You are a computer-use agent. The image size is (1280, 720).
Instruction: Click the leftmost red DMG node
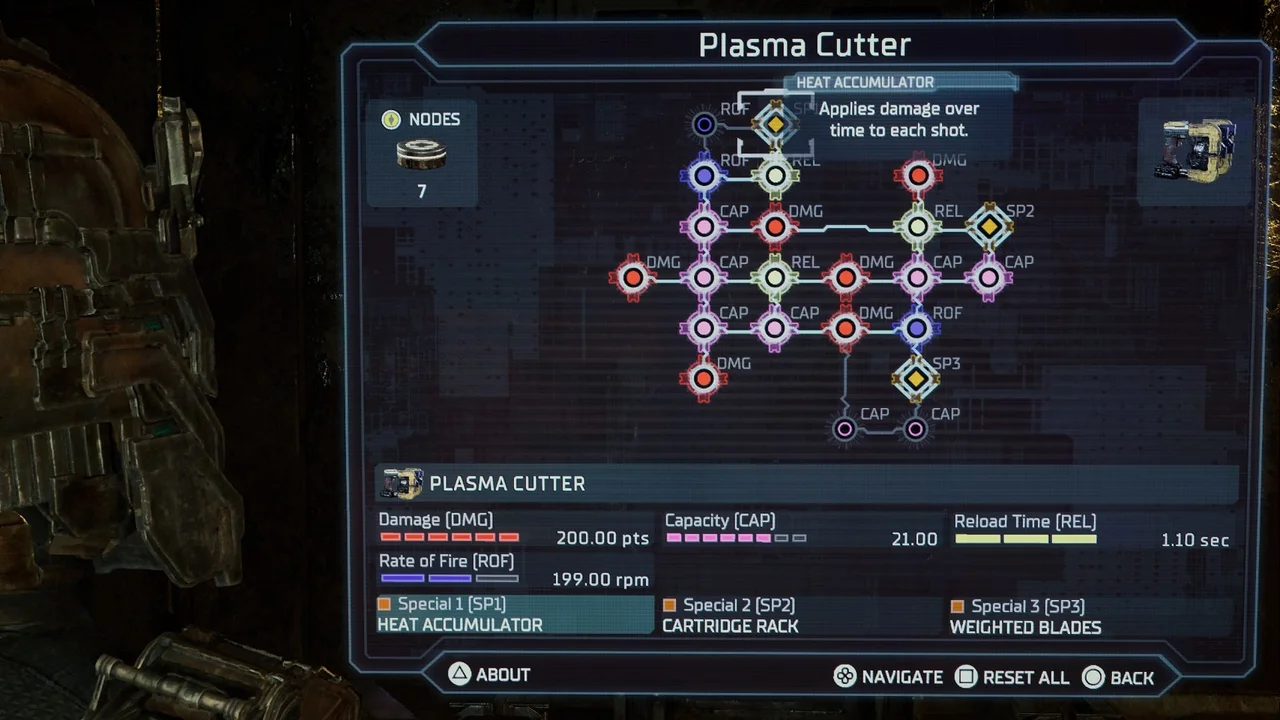click(633, 277)
